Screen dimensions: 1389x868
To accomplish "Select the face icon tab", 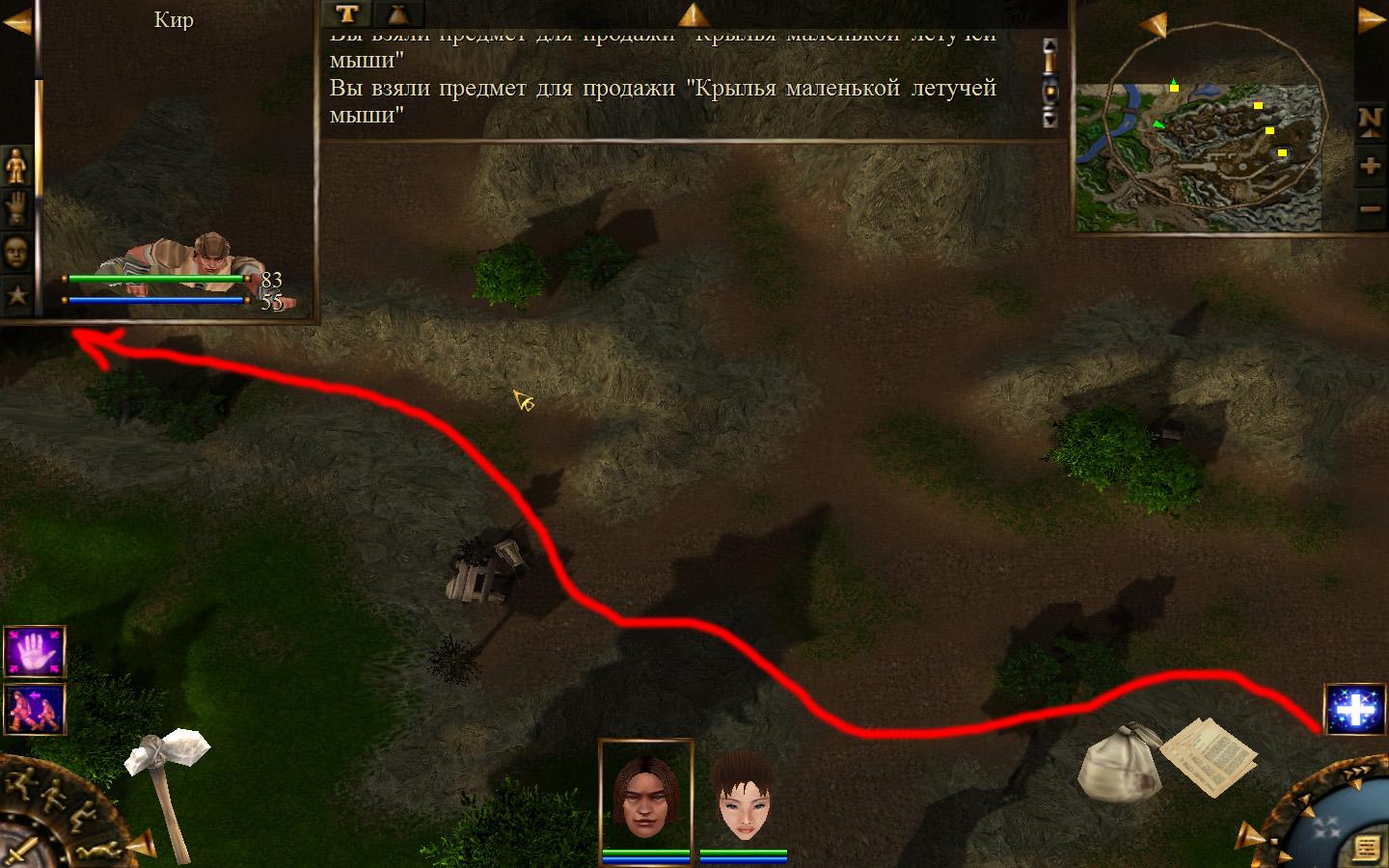I will click(16, 252).
